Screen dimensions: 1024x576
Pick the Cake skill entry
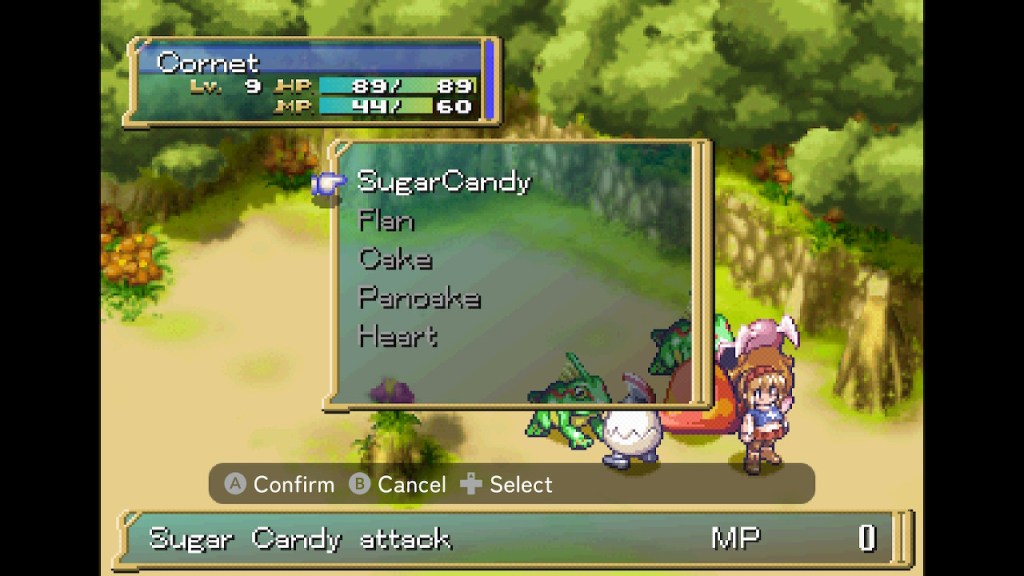[x=396, y=259]
